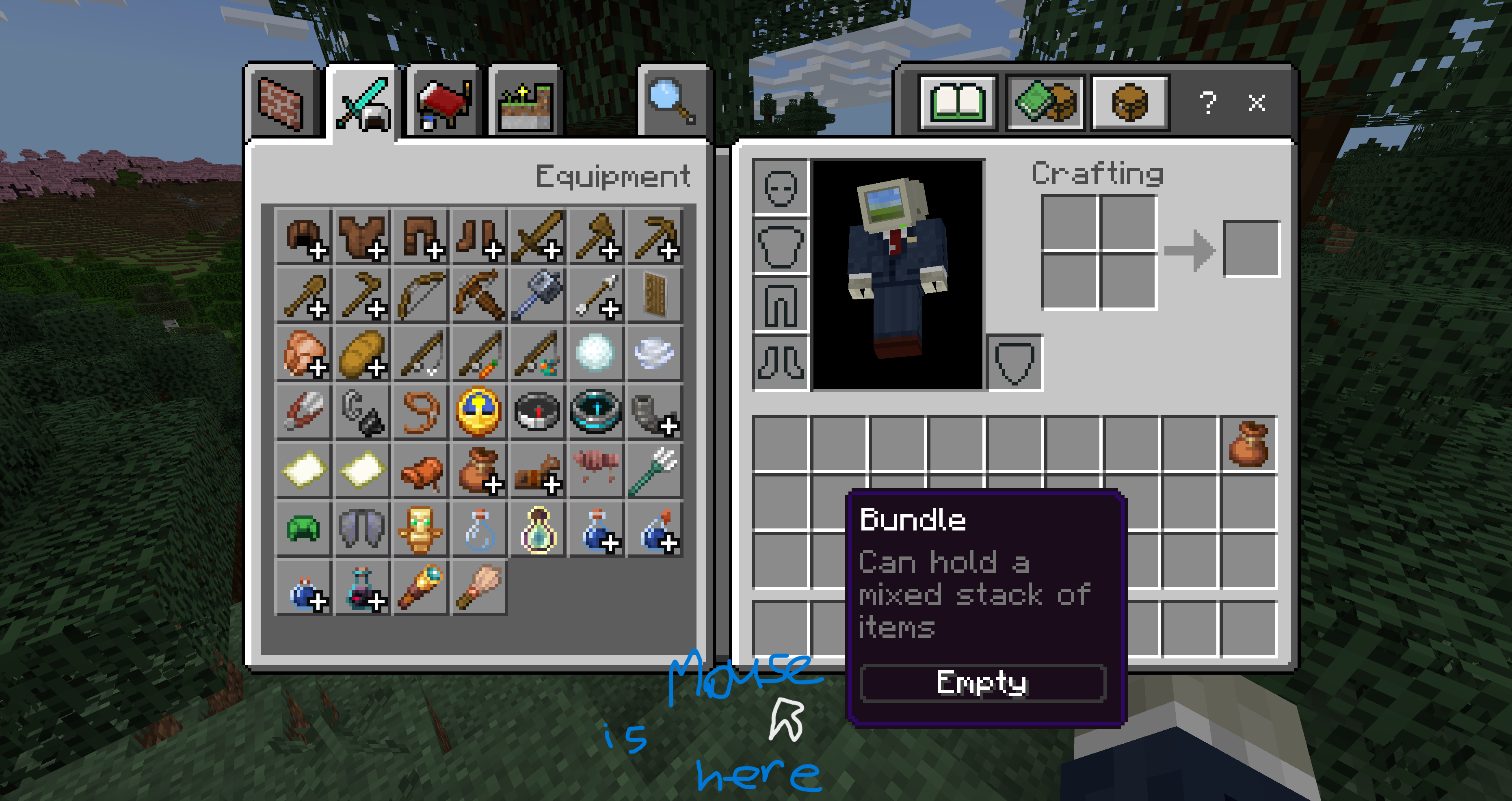Select the bundle in the hotbar slot
This screenshot has height=801, width=1512.
(x=1248, y=444)
